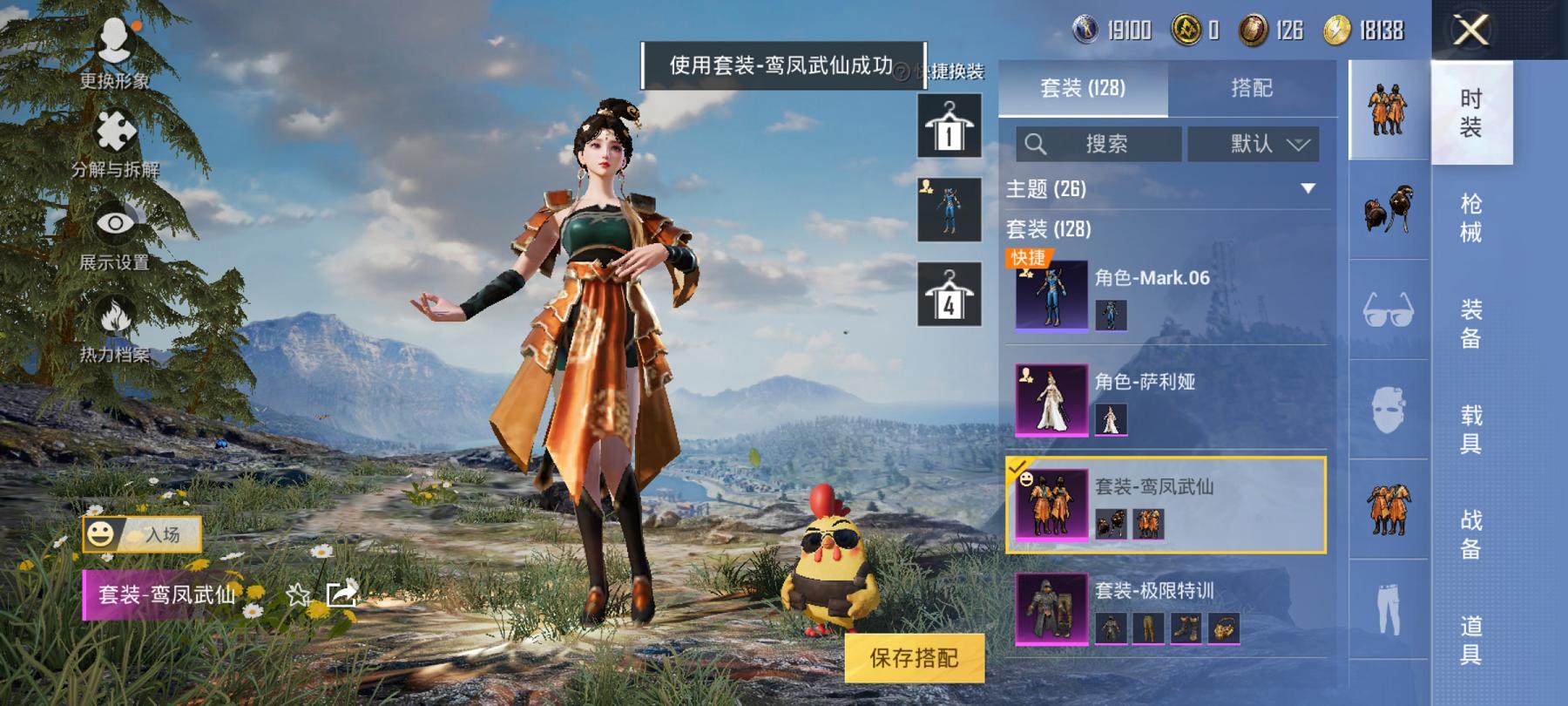Open the 默认 sort dropdown
Viewport: 1568px width, 706px height.
coord(1253,144)
